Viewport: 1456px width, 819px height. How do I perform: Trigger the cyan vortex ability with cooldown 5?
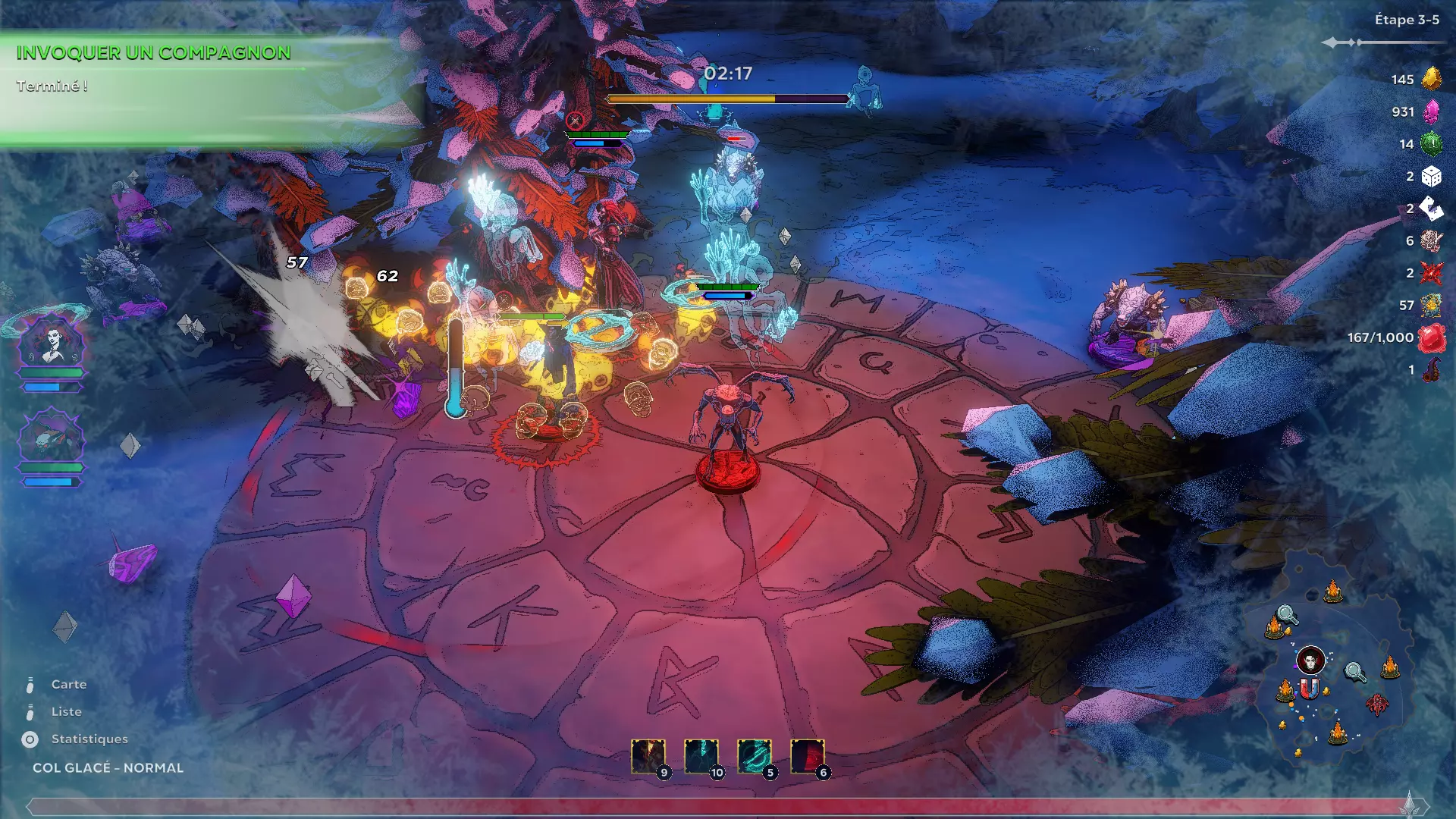tap(755, 756)
